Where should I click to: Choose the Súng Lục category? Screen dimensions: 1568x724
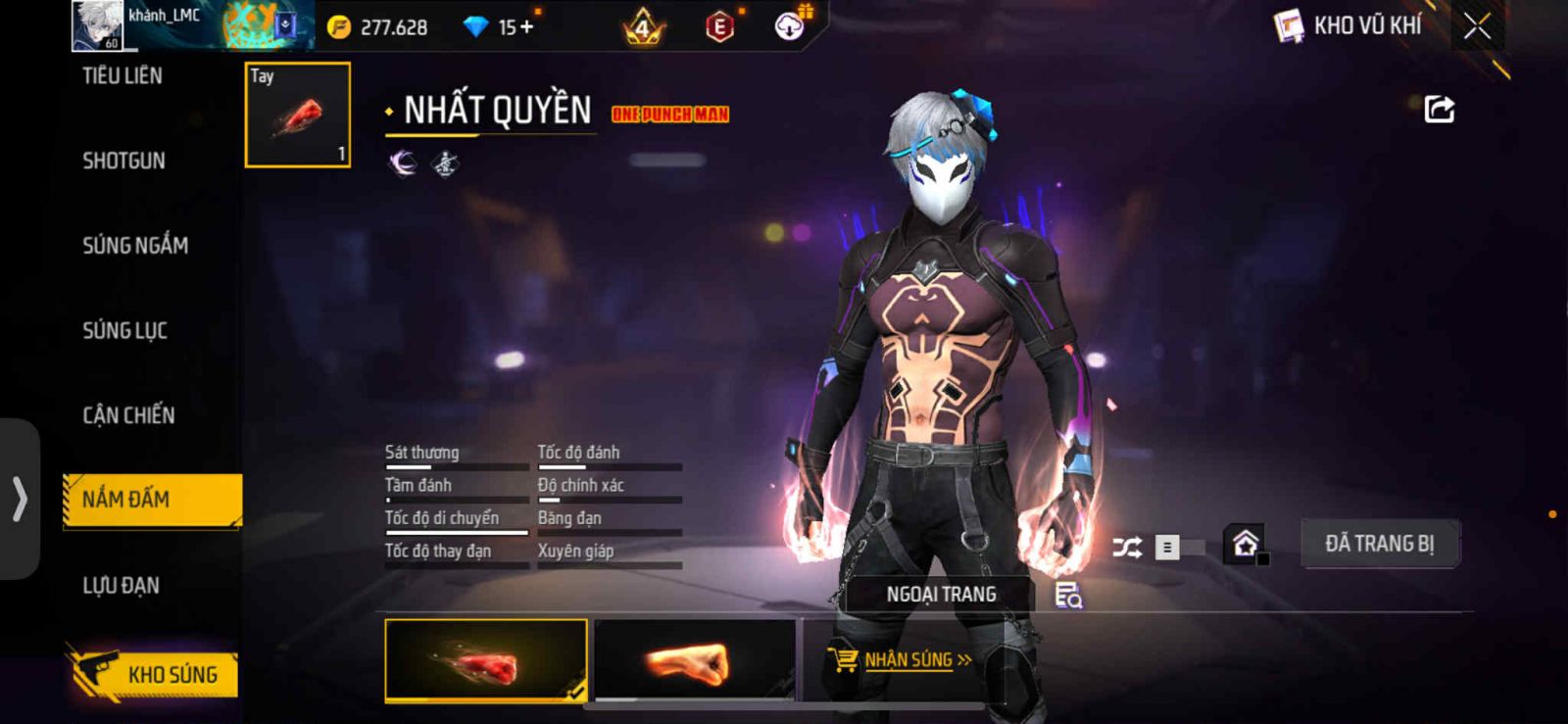pyautogui.click(x=124, y=331)
